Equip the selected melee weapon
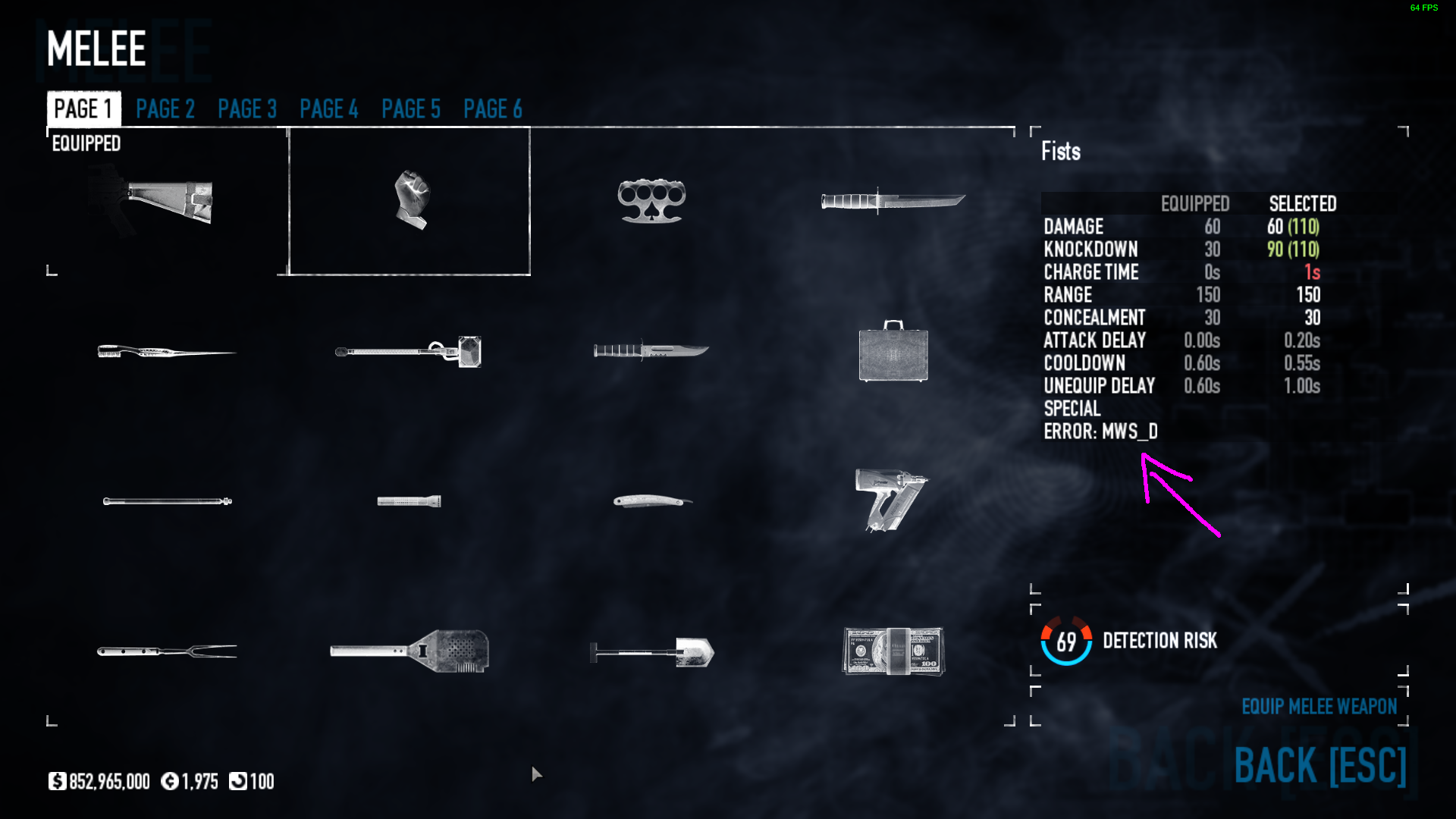This screenshot has width=1456, height=819. pos(1319,707)
